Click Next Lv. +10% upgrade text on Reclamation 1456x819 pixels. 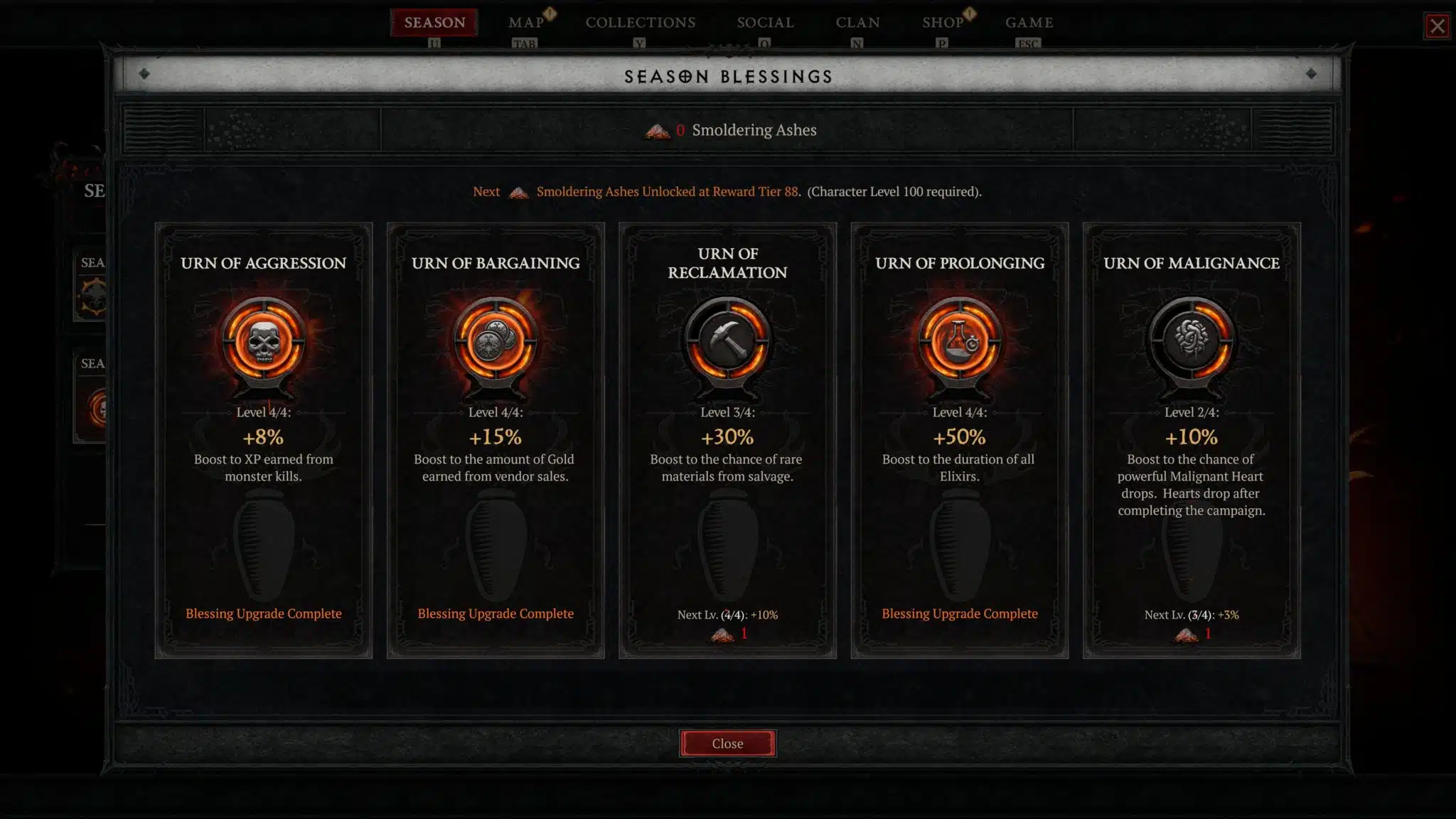click(727, 614)
